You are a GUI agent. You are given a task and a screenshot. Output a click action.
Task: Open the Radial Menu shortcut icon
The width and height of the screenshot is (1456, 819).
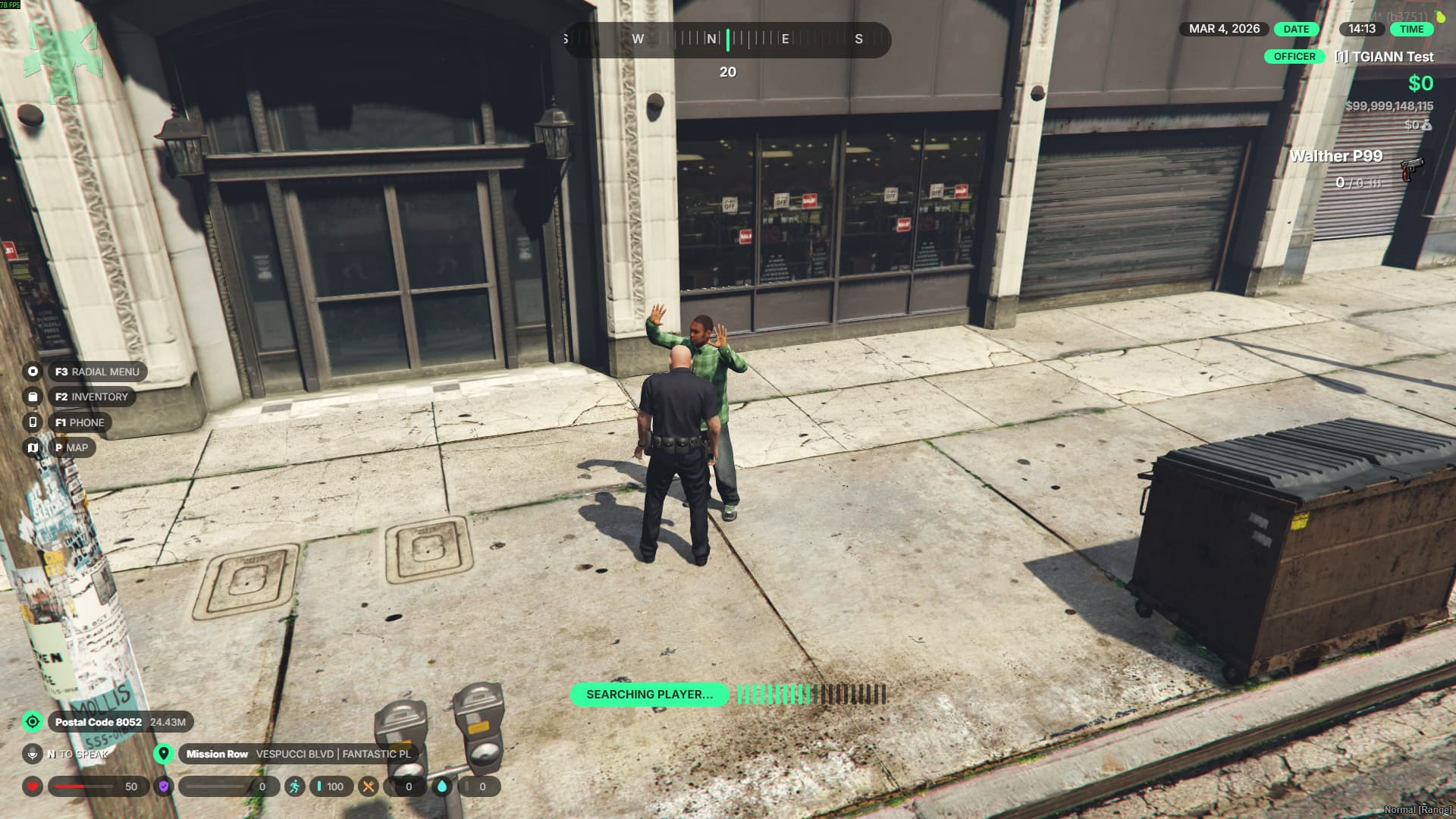pos(33,372)
